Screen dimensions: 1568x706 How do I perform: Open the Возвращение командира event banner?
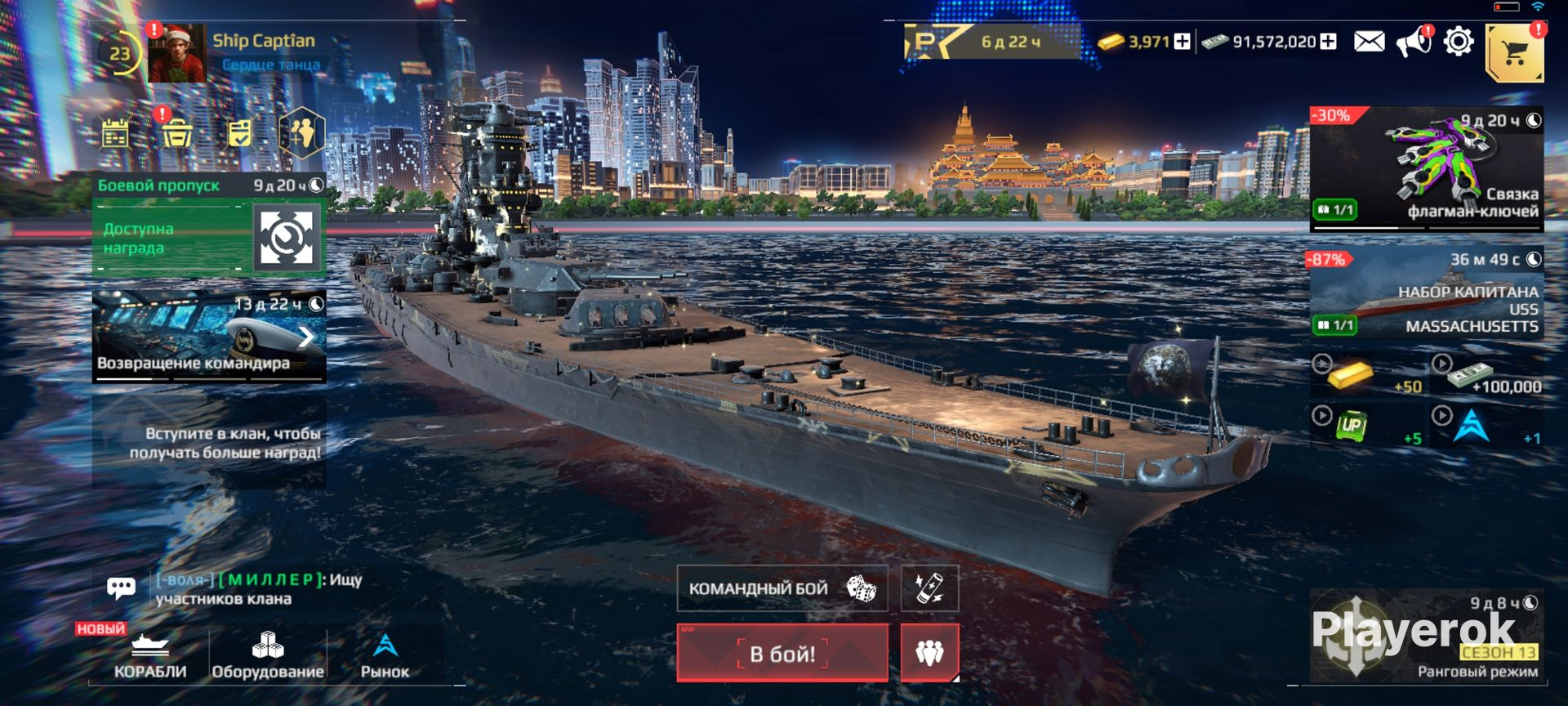tap(209, 337)
